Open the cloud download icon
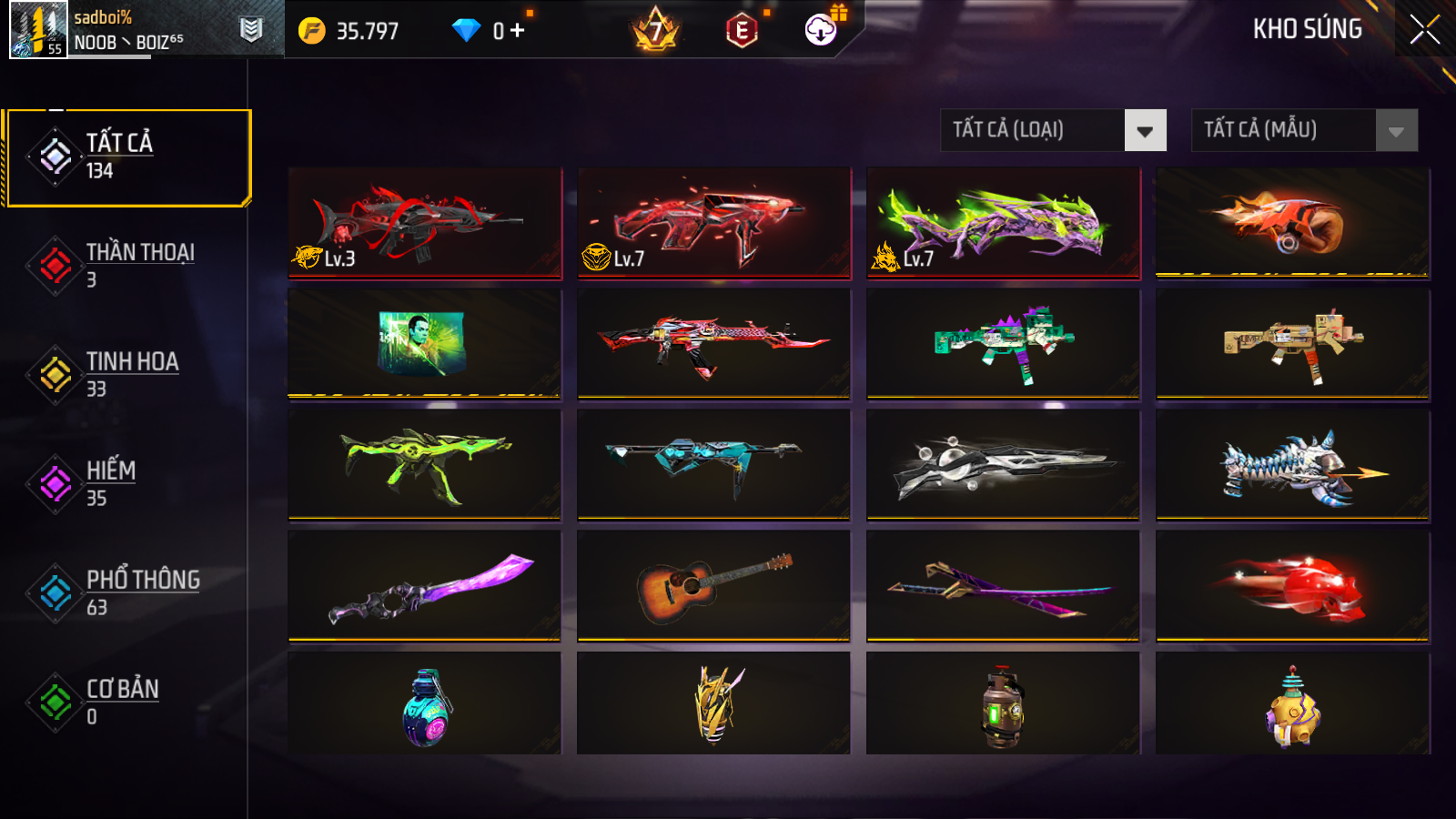This screenshot has width=1456, height=819. tap(821, 30)
